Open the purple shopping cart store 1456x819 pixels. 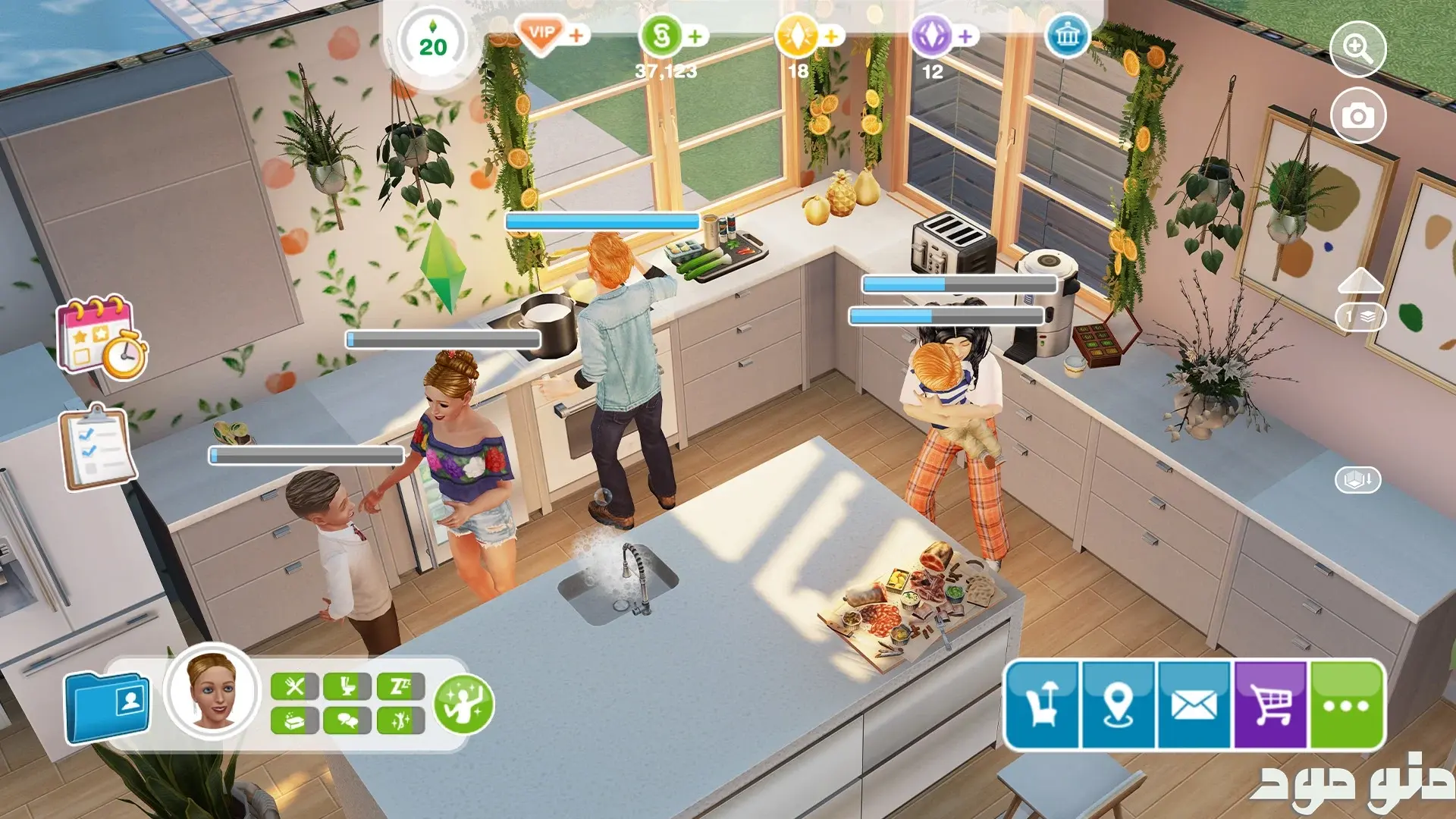1270,704
